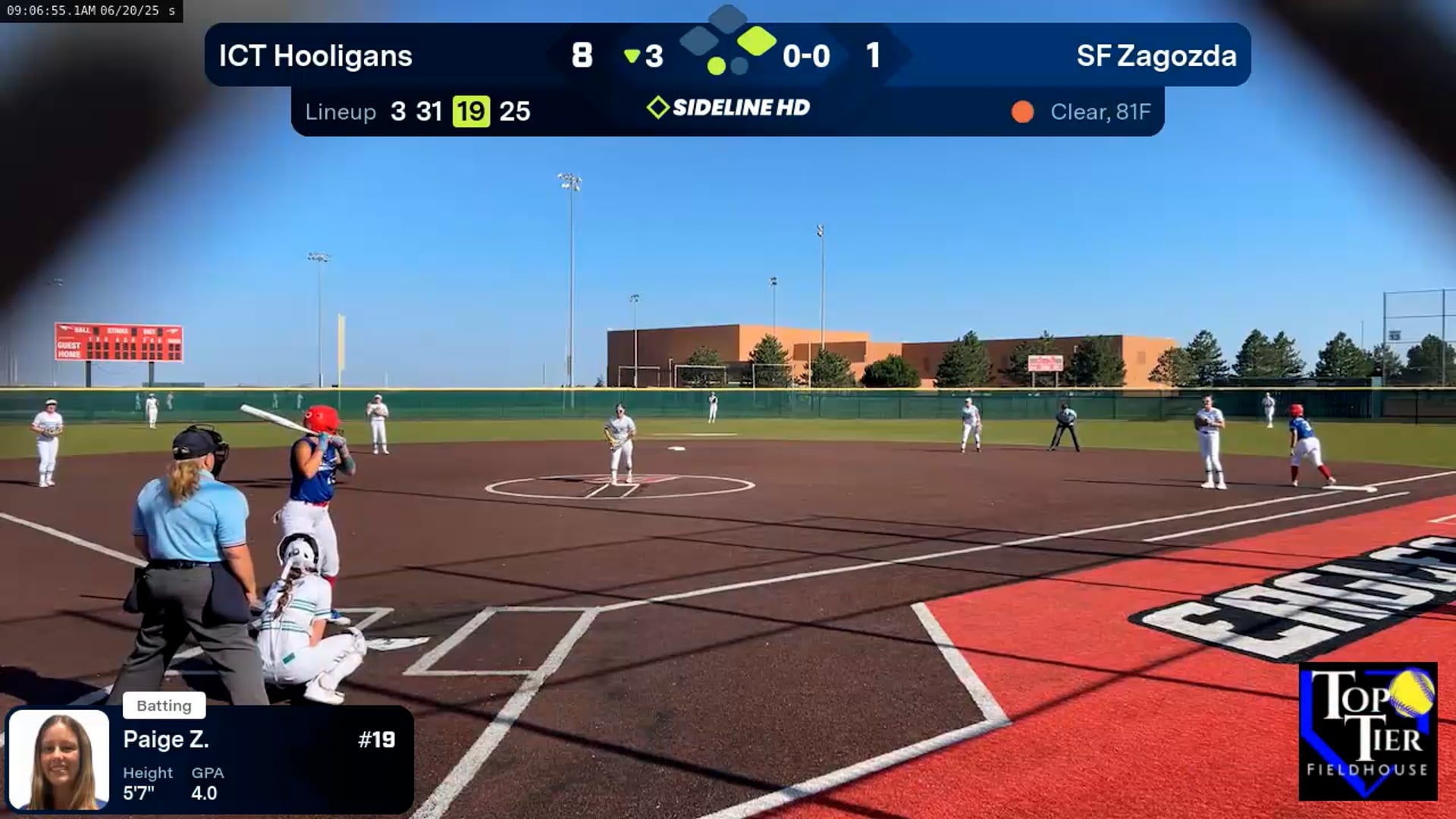Select the ICT Hooligans team name
Viewport: 1456px width, 819px height.
pos(315,56)
